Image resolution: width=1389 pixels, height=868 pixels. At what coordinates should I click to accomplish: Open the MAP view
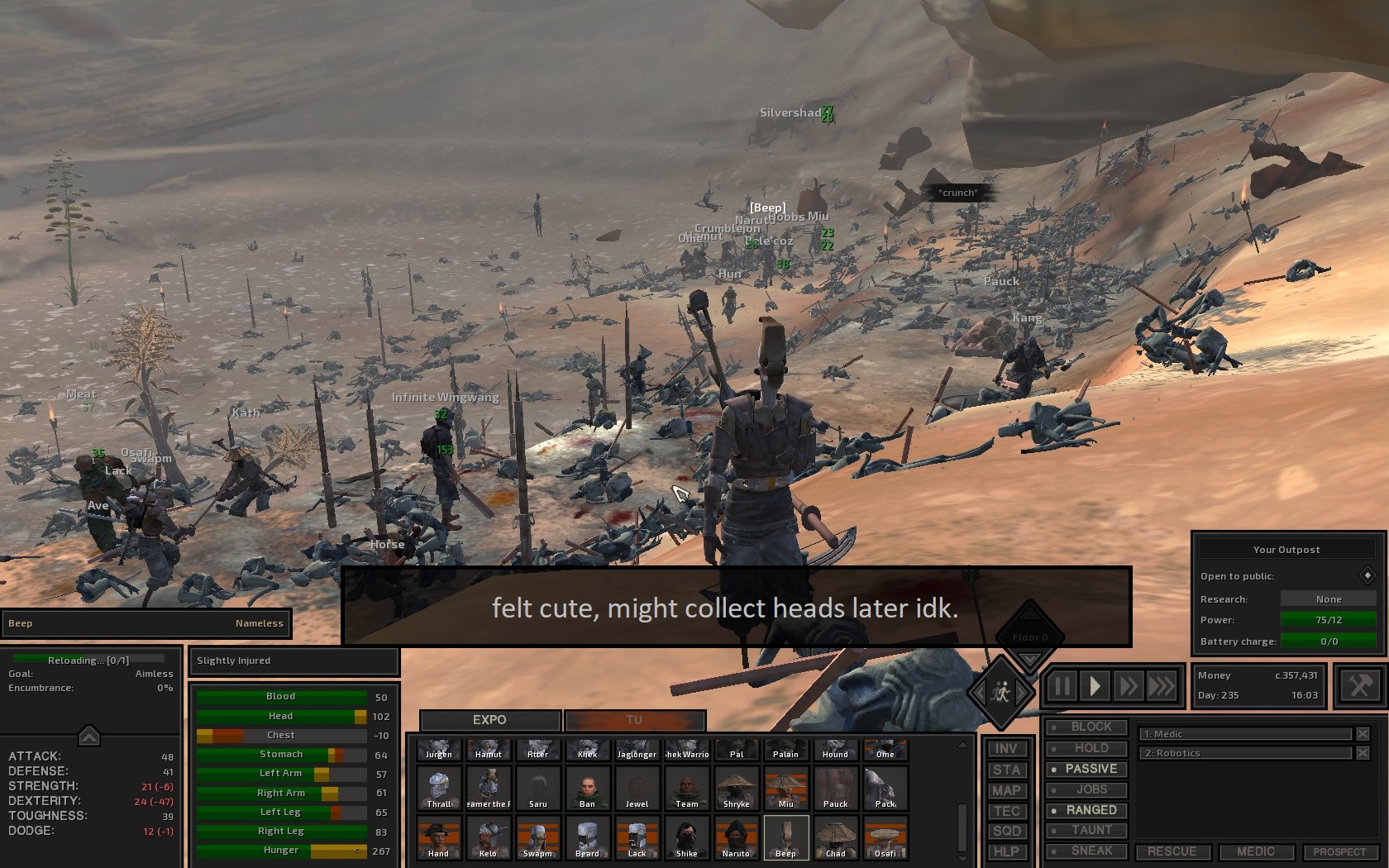(1006, 789)
